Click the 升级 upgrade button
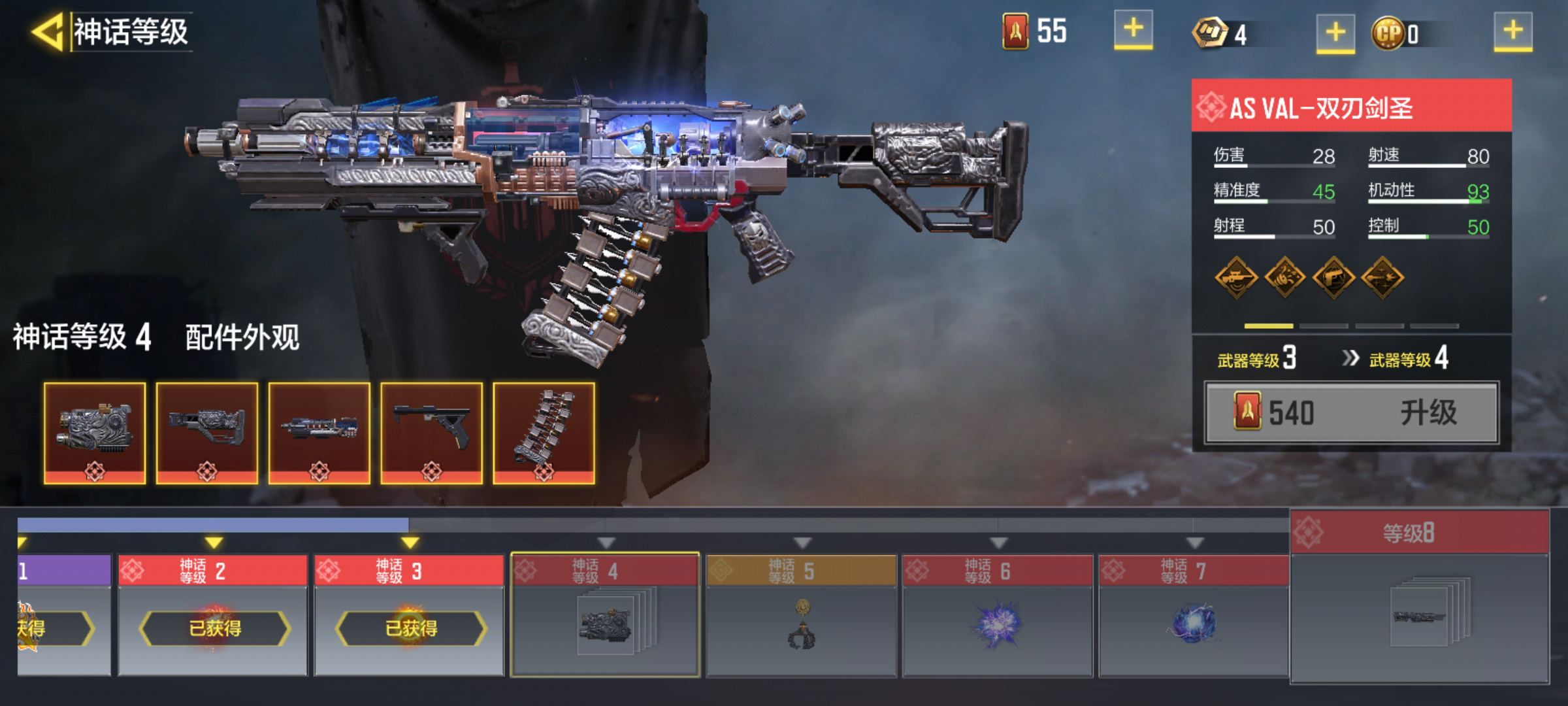 [x=1351, y=413]
